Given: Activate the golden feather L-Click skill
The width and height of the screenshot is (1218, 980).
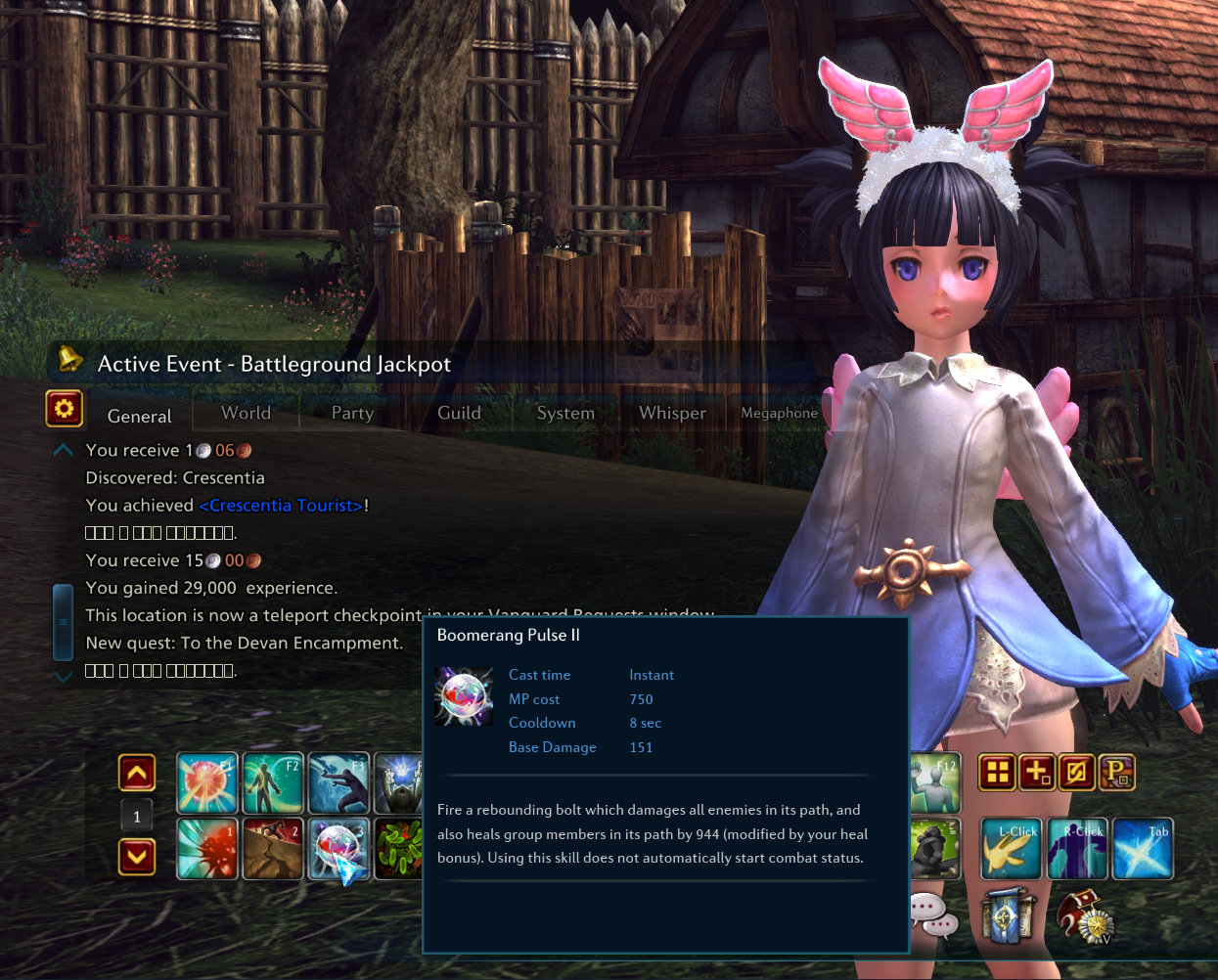Looking at the screenshot, I should click(1011, 849).
